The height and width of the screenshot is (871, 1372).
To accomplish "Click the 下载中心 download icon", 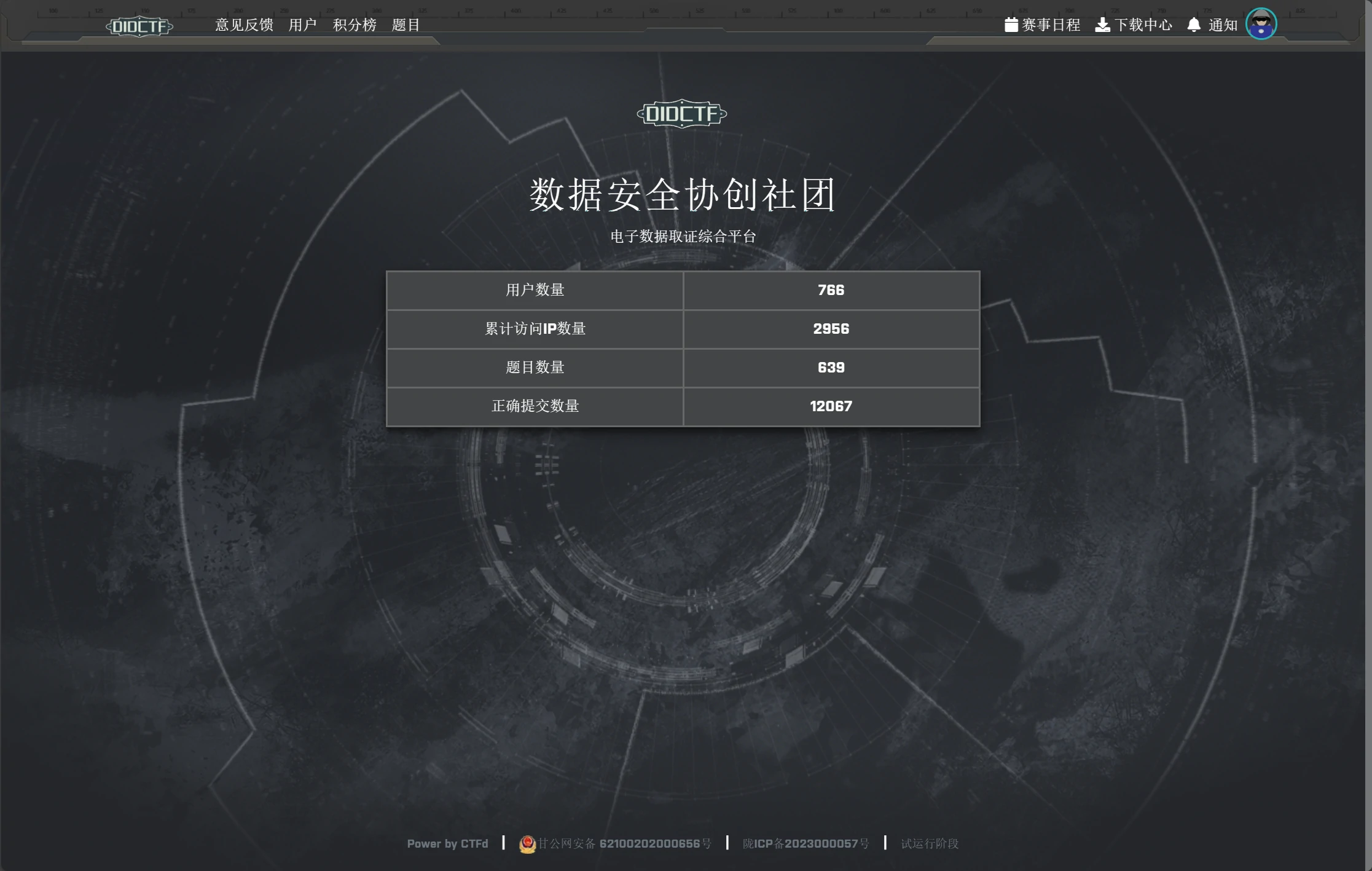I will tap(1103, 25).
